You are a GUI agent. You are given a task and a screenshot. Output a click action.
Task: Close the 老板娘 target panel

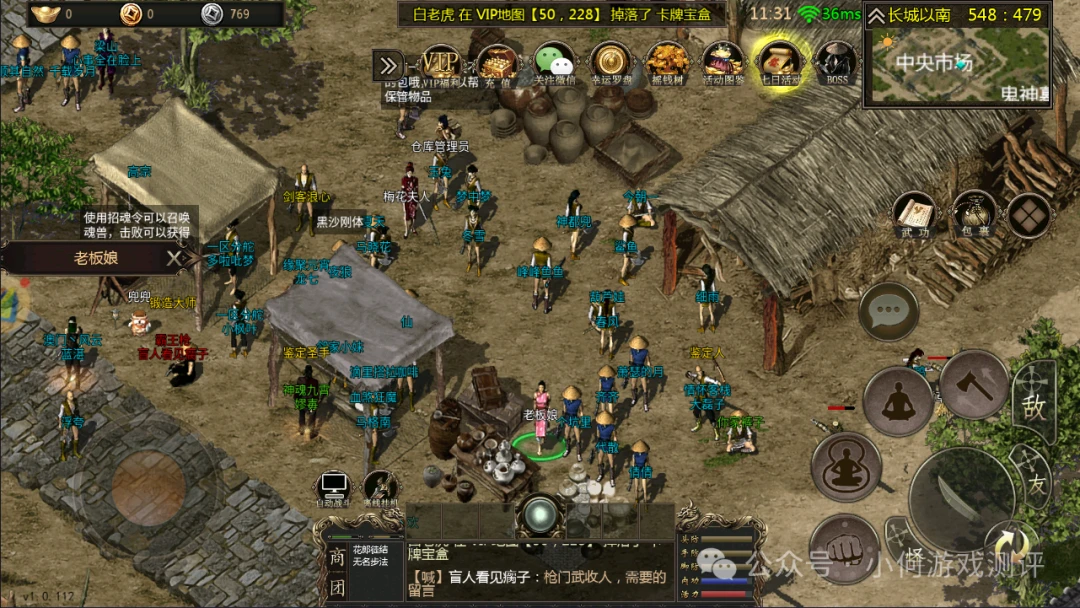point(174,258)
